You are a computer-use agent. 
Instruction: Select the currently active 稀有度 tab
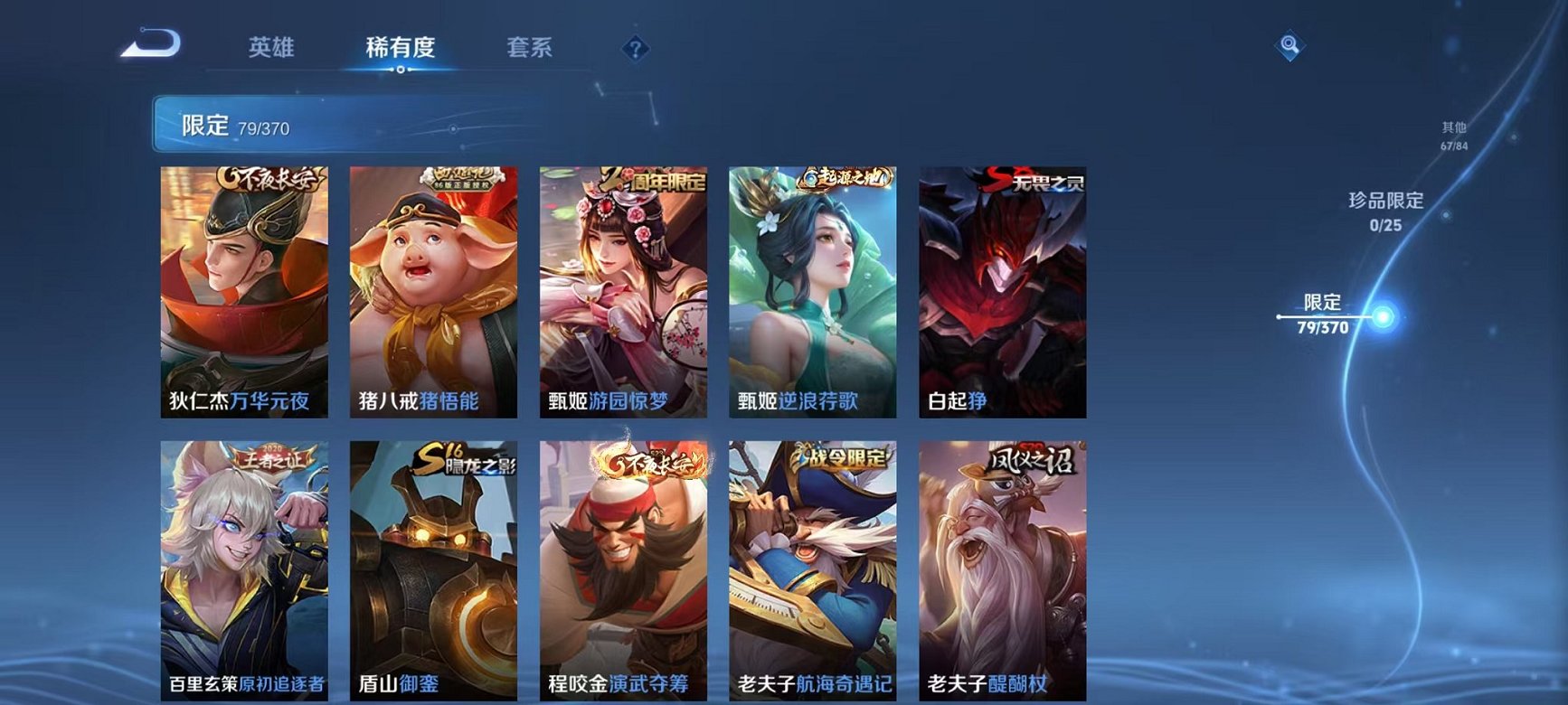click(x=401, y=49)
